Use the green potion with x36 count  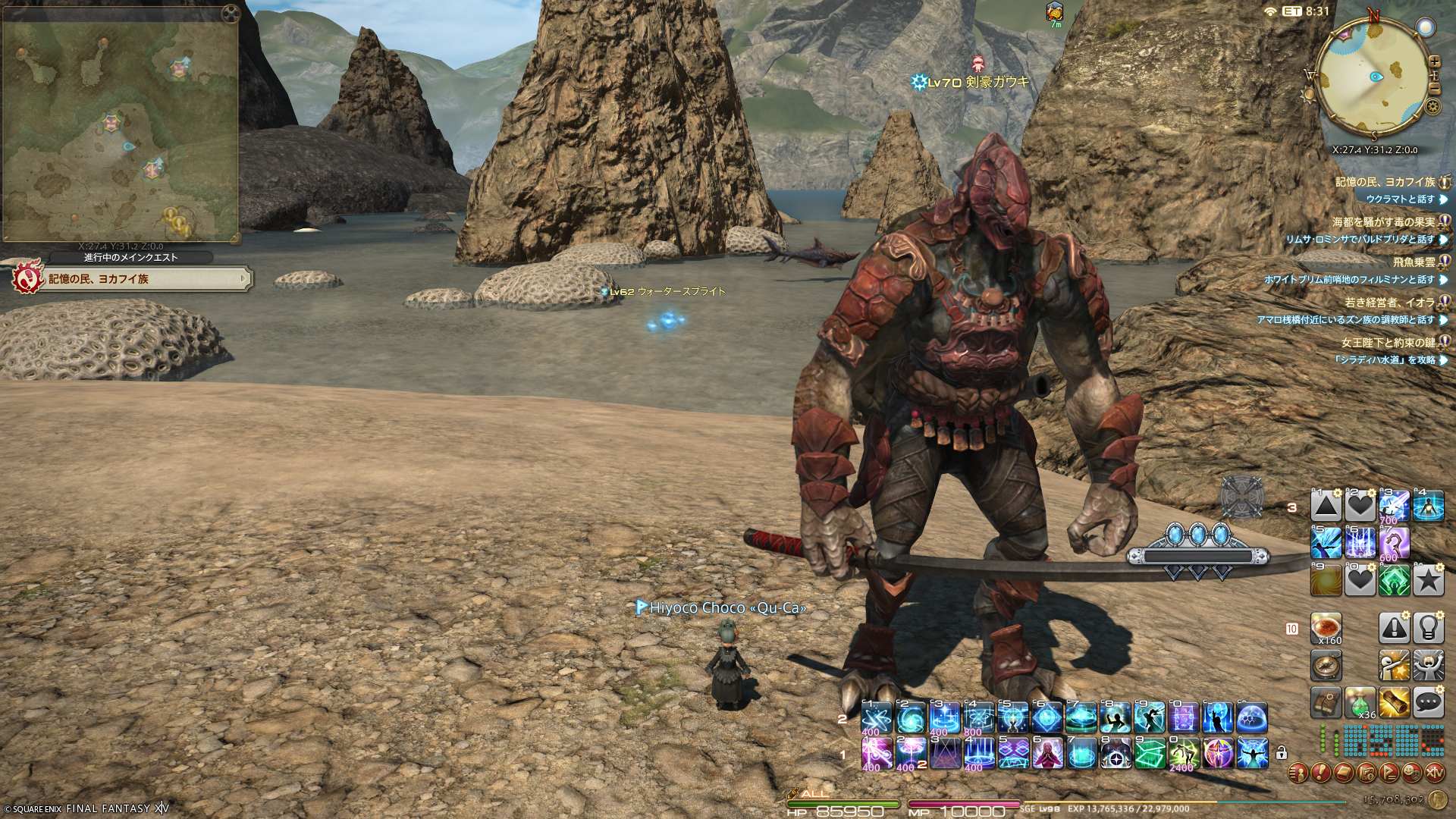[1360, 702]
